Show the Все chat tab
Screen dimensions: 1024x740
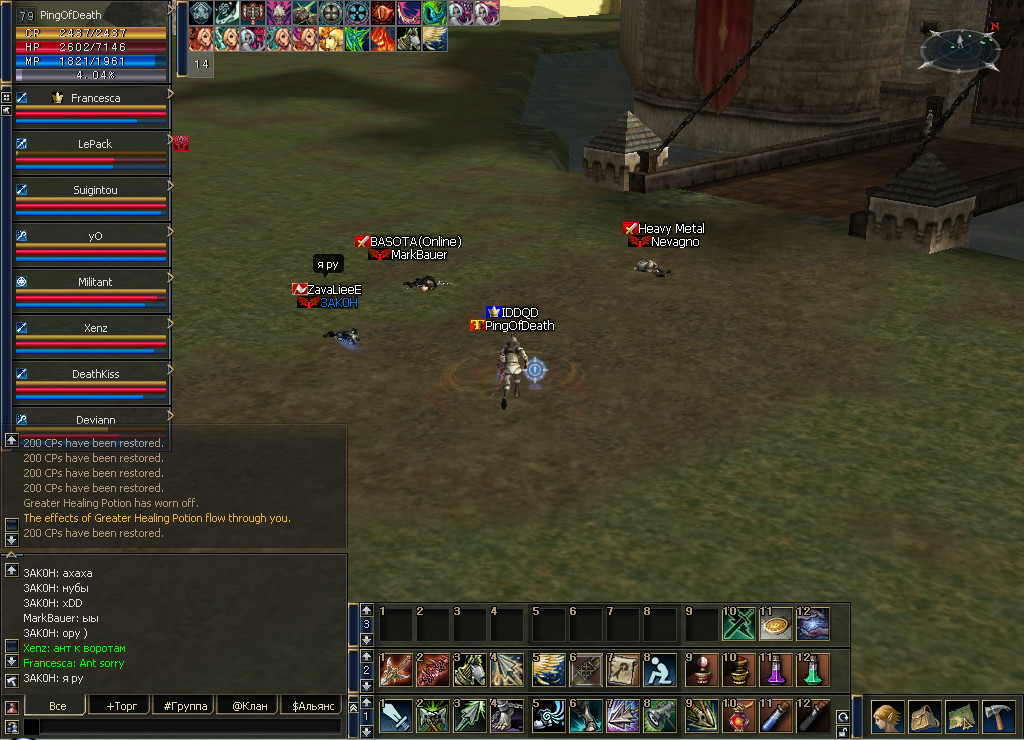pyautogui.click(x=57, y=705)
